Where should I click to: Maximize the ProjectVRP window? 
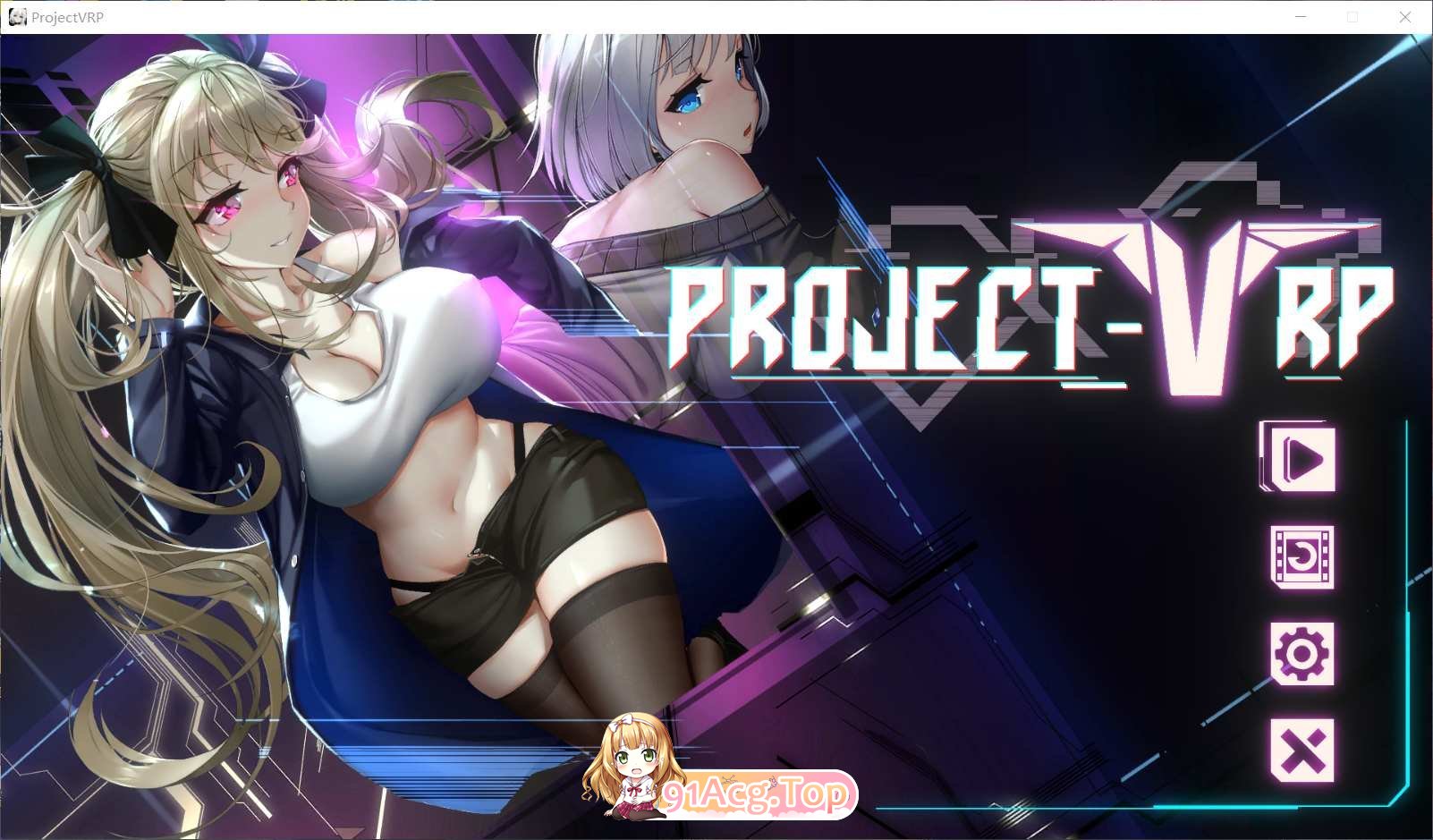click(1352, 16)
